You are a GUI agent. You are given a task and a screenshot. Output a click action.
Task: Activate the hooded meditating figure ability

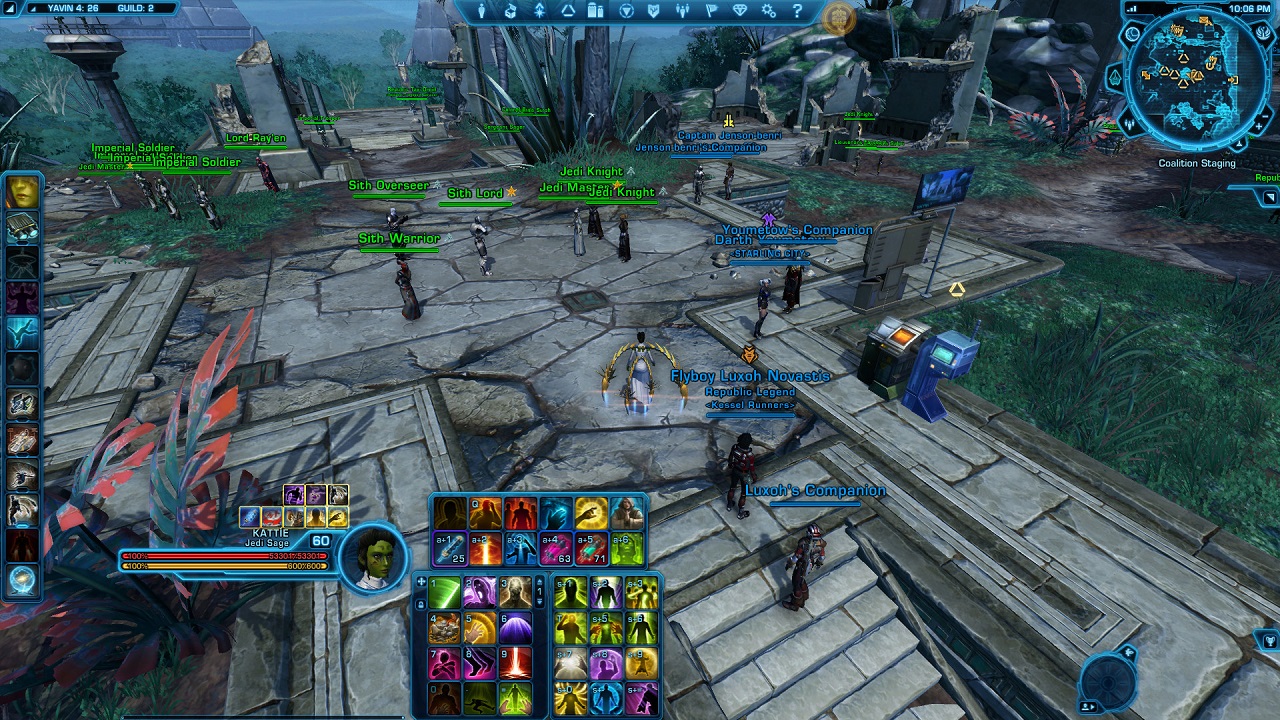point(626,513)
